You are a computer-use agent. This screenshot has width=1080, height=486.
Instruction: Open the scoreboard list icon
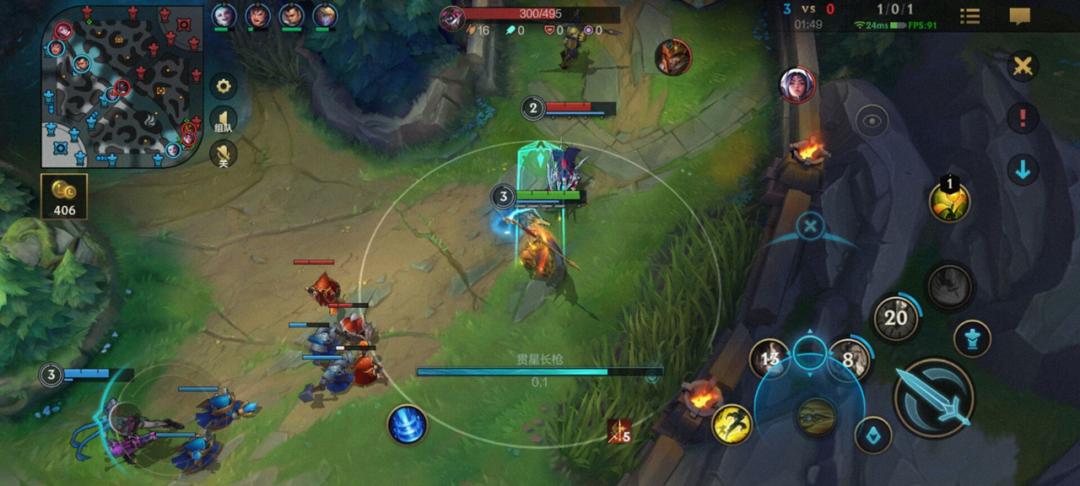tap(970, 16)
